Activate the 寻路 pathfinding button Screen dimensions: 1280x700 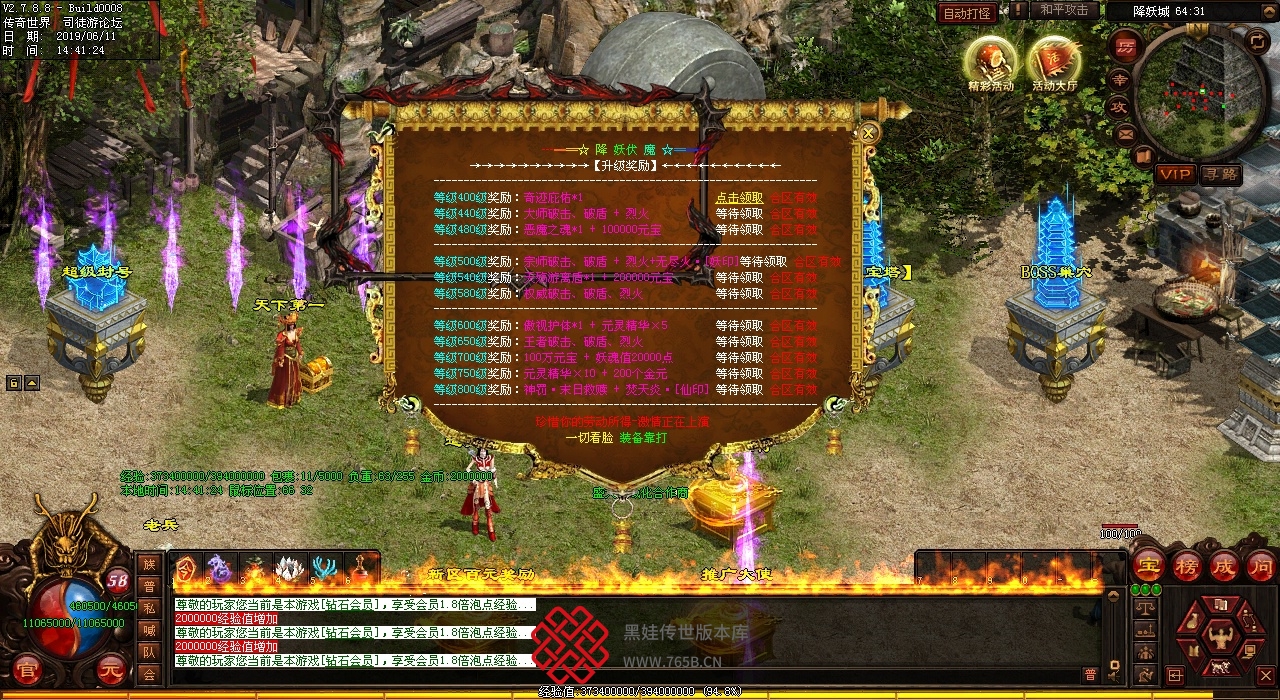tap(1219, 174)
